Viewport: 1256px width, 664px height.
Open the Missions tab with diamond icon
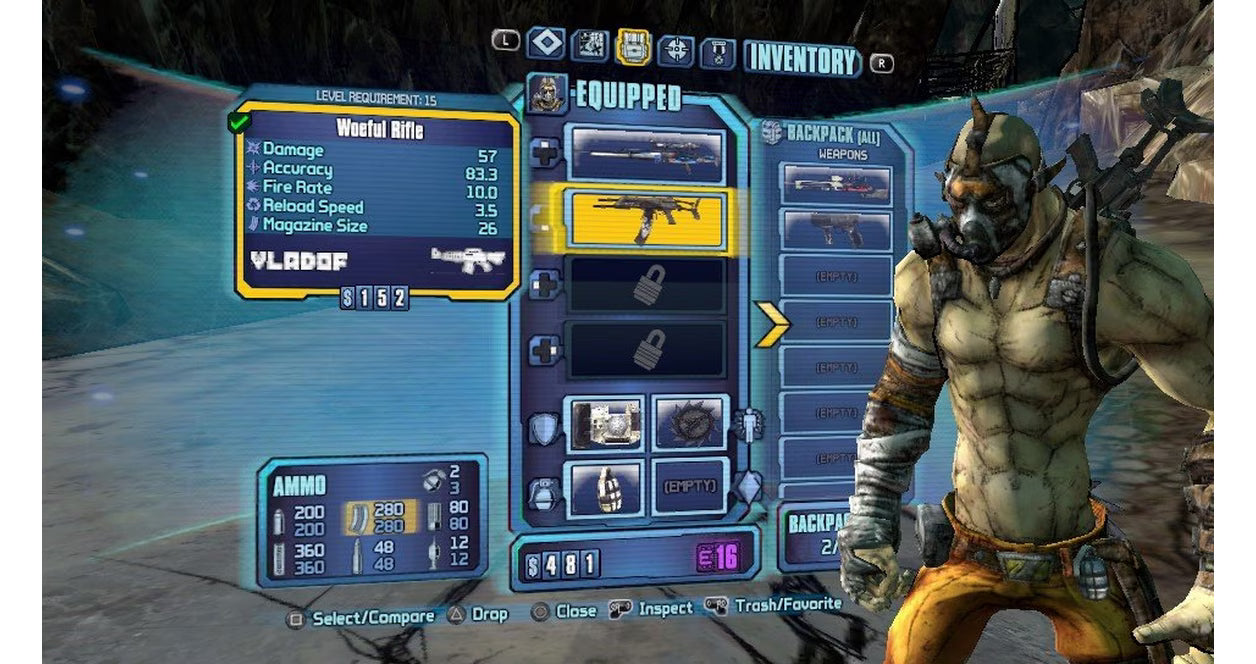pos(545,44)
